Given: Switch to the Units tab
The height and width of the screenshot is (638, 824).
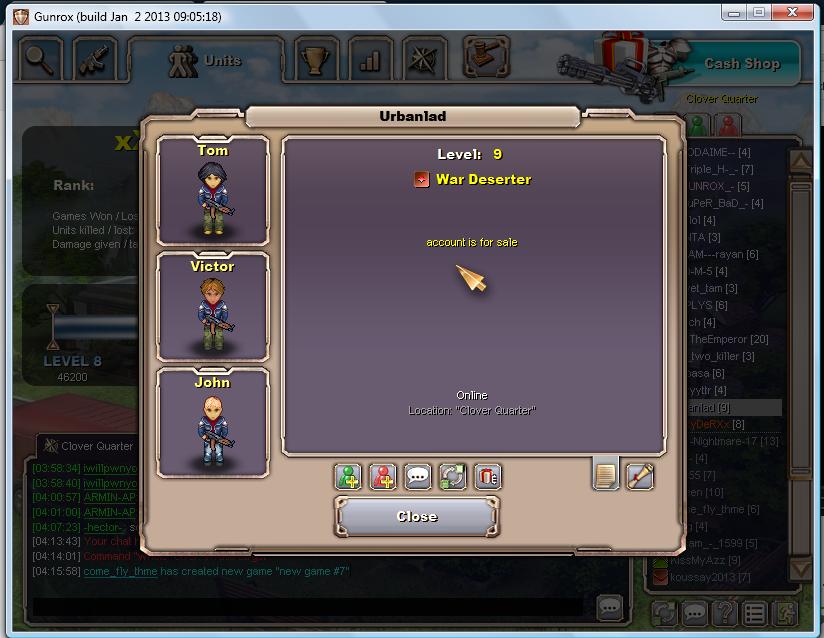Looking at the screenshot, I should 207,61.
